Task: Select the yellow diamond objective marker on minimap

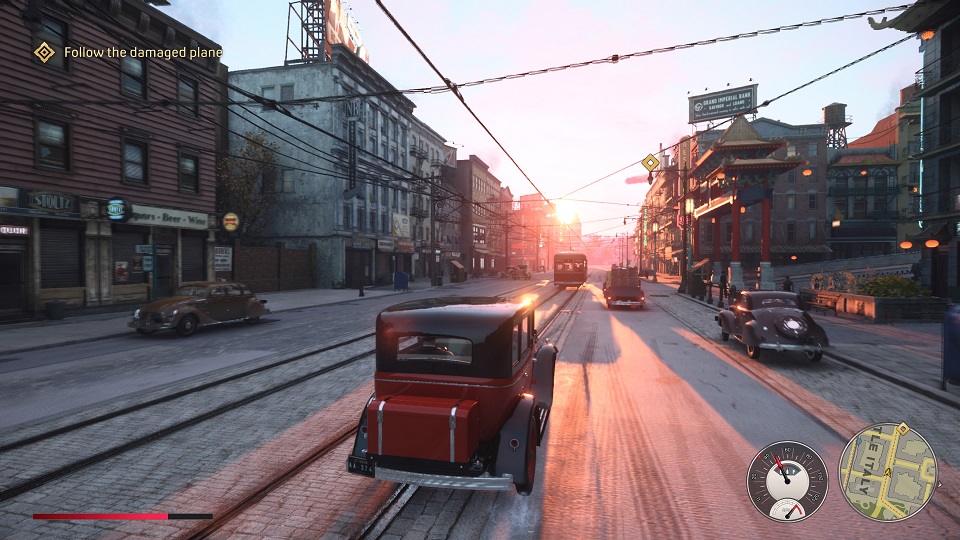Action: tap(902, 429)
